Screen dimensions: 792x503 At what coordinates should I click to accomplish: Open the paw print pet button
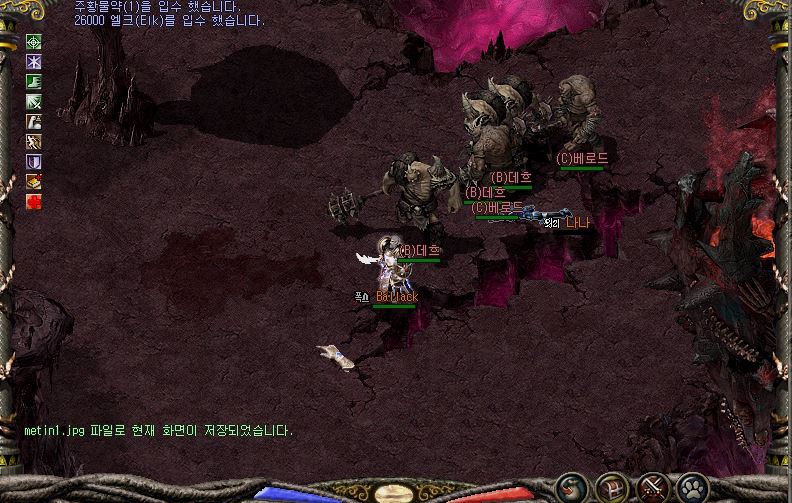(692, 488)
